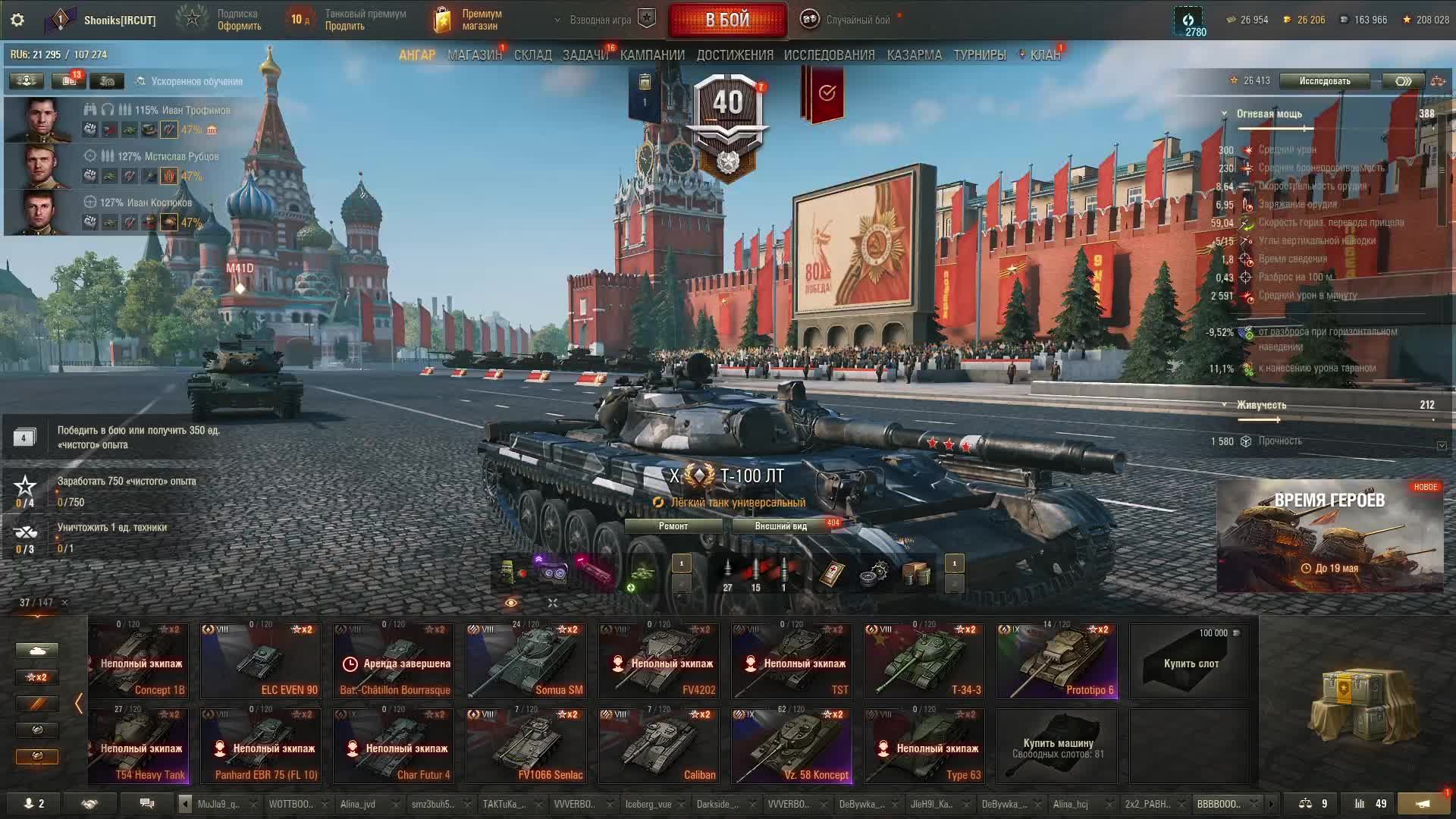This screenshot has width=1456, height=819.
Task: Open the settings gear menu
Action: [17, 20]
